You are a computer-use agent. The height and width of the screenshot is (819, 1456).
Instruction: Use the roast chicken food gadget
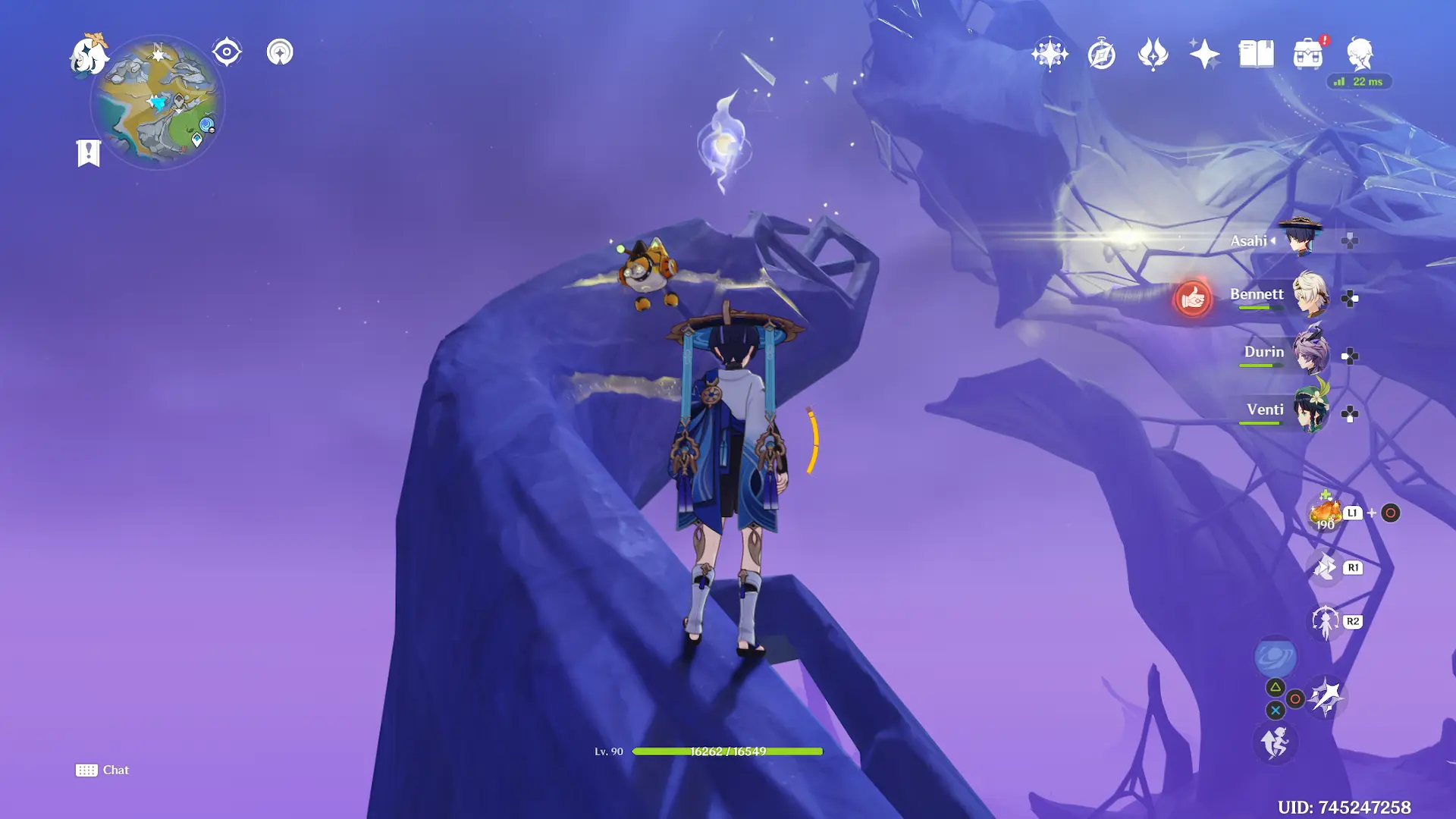click(x=1325, y=513)
